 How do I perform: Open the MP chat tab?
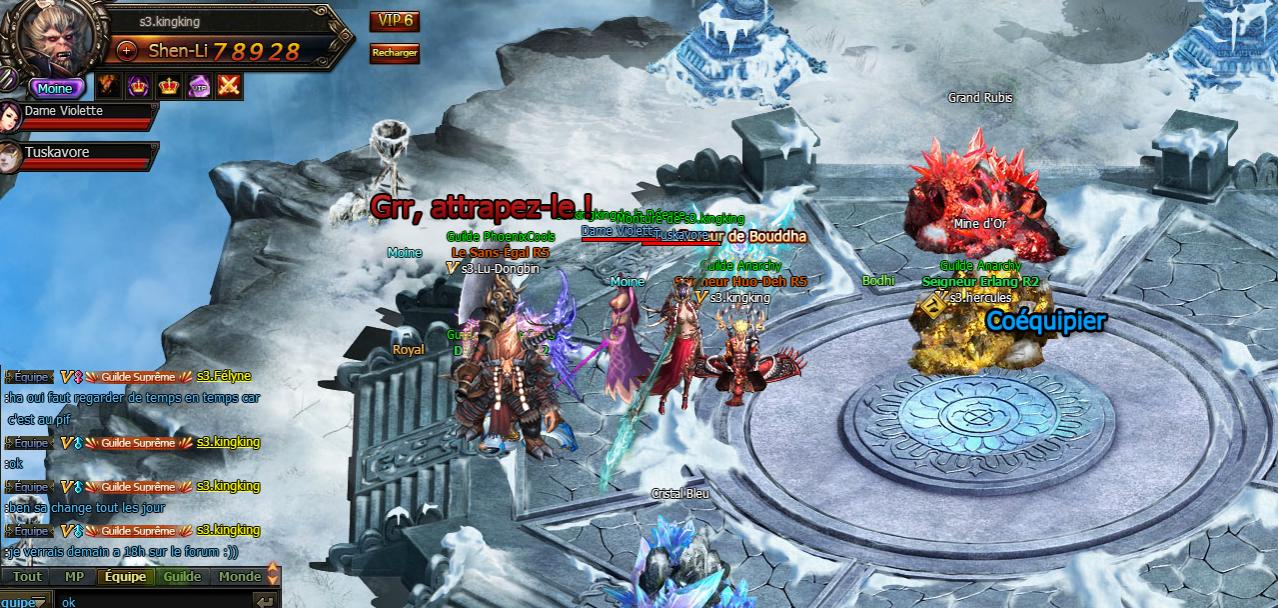click(x=74, y=577)
